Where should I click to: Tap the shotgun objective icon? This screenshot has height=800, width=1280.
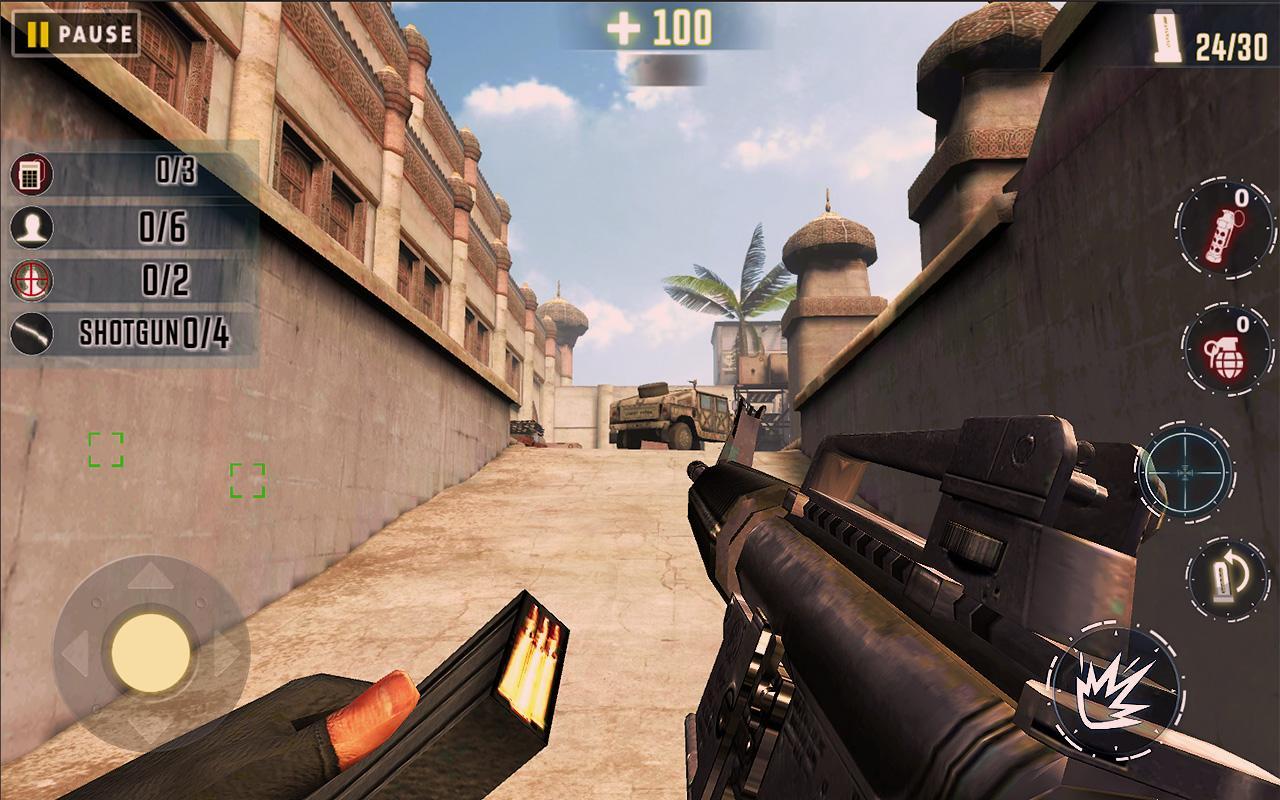click(x=31, y=332)
